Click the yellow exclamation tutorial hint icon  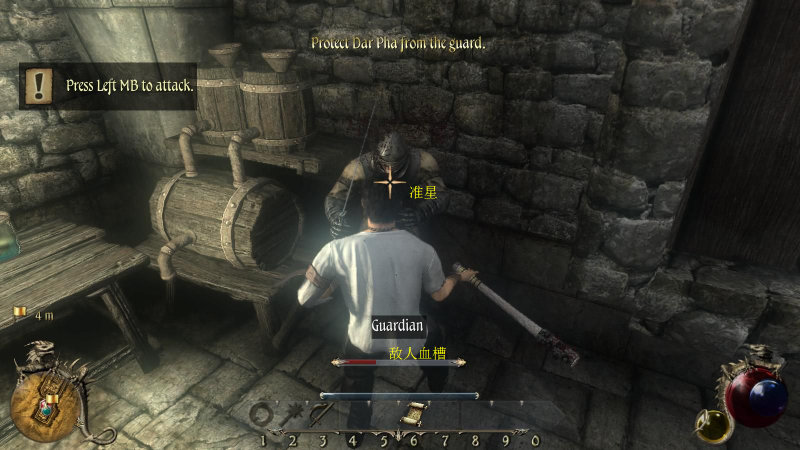pyautogui.click(x=40, y=85)
